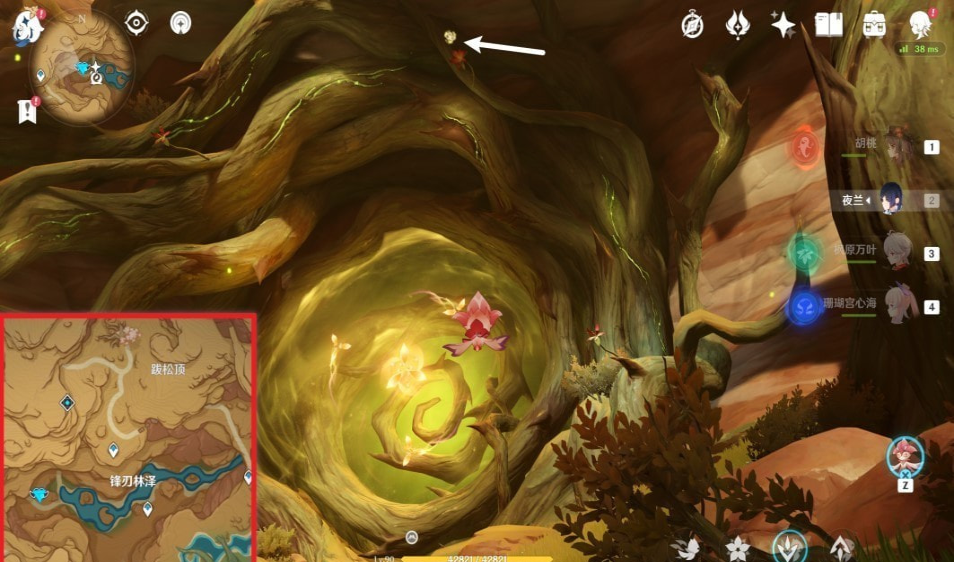Image resolution: width=954 pixels, height=562 pixels.
Task: Open the winged emblem icon
Action: pos(738,25)
